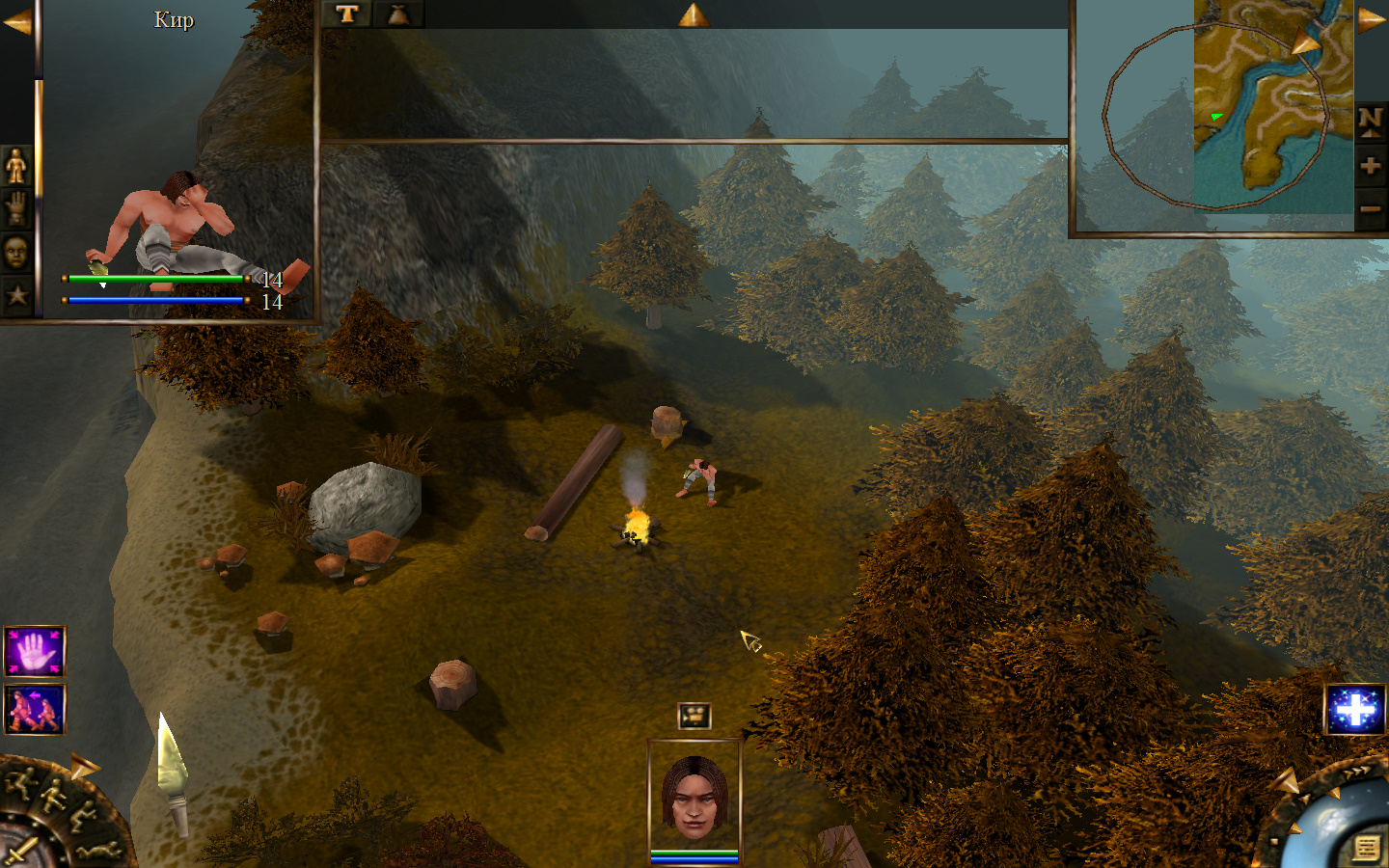The image size is (1389, 868).
Task: Select the hero portrait at the bottom
Action: point(694,796)
